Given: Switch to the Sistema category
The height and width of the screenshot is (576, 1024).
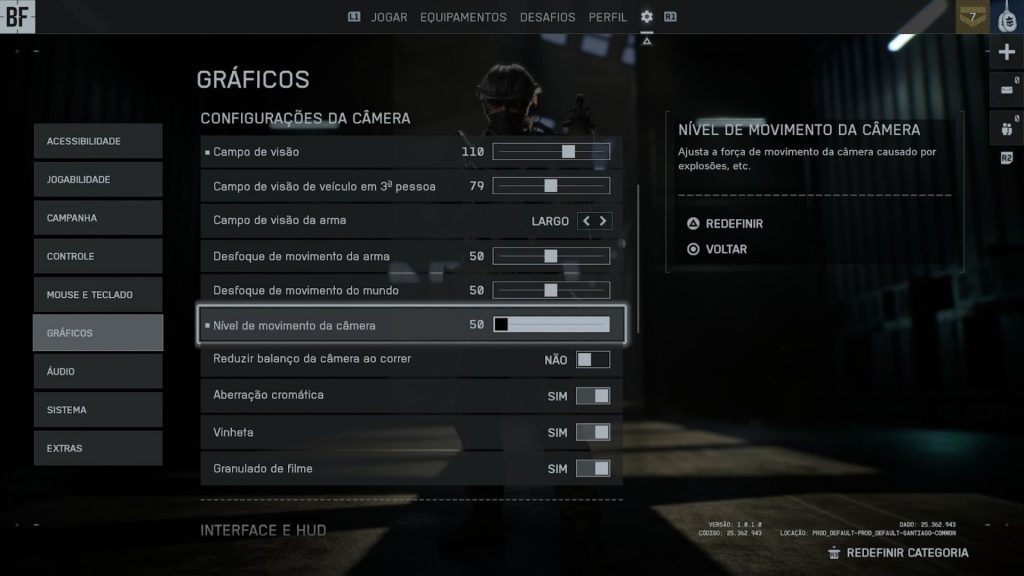Looking at the screenshot, I should [97, 410].
